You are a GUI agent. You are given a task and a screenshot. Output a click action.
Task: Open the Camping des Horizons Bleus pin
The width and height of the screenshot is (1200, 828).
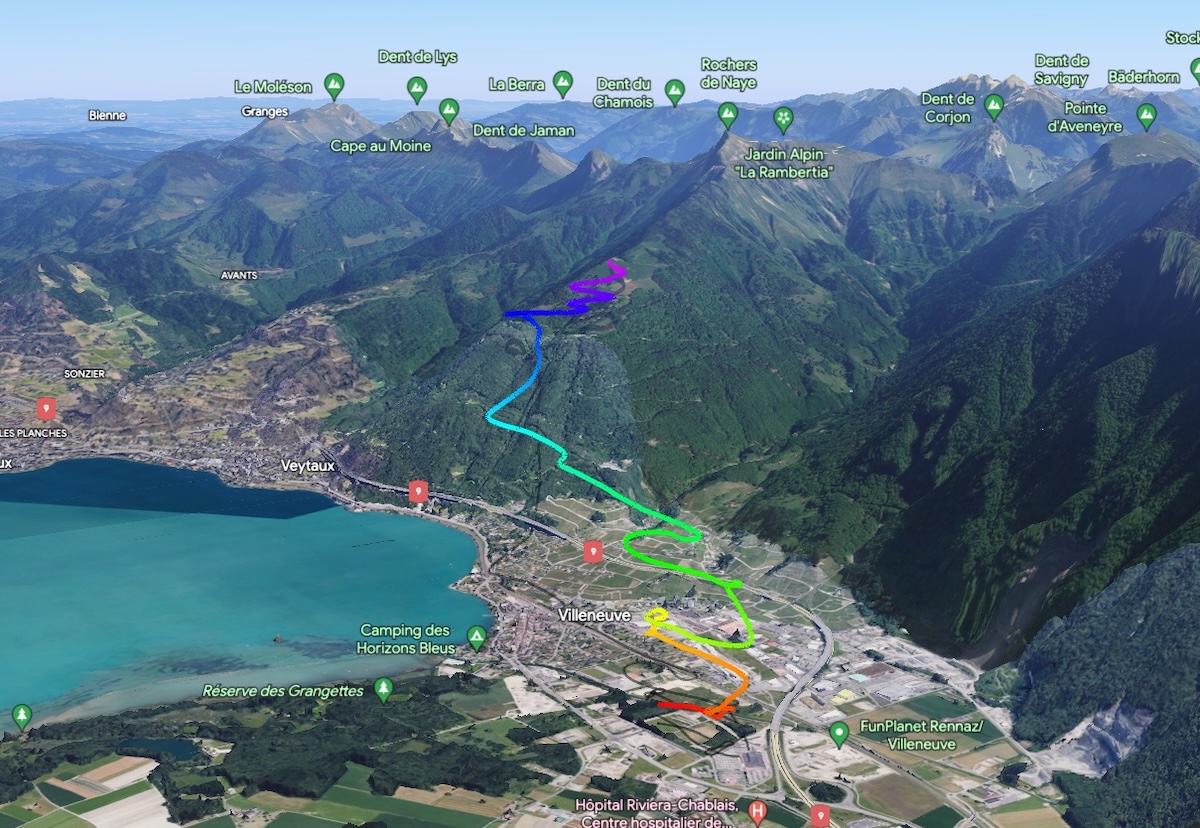[477, 637]
